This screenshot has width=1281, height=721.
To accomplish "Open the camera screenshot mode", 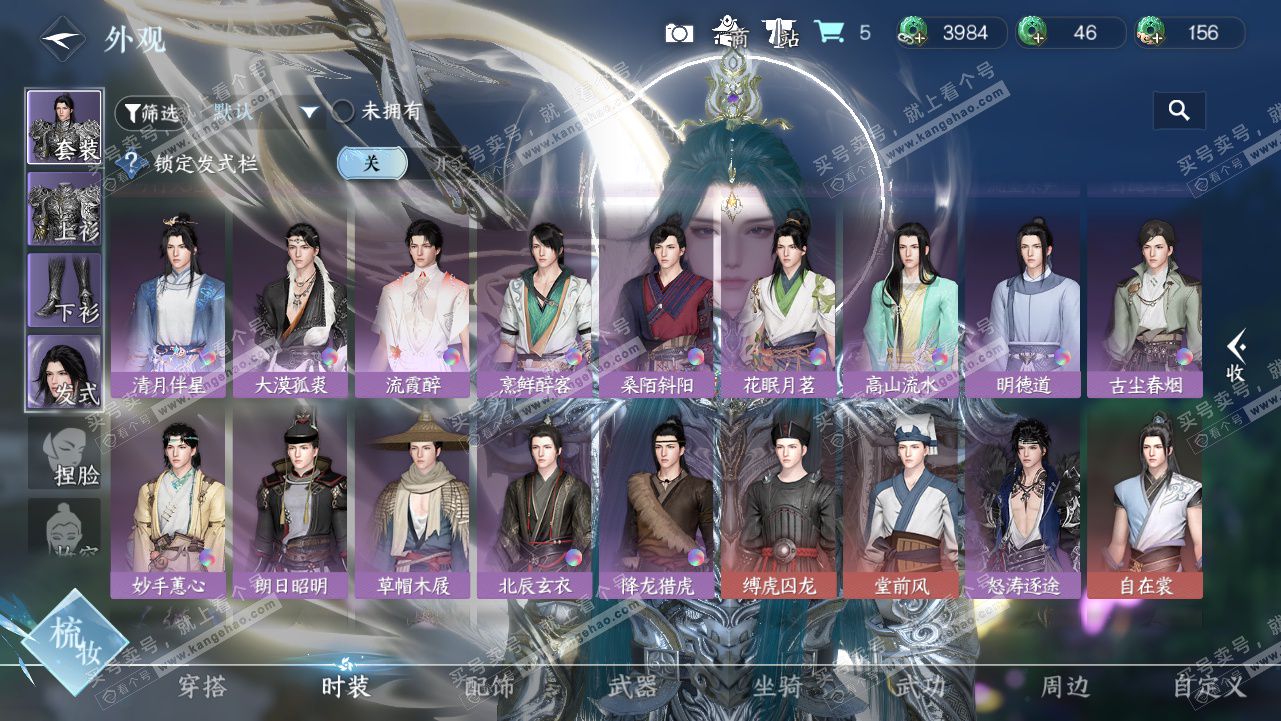I will (x=679, y=33).
